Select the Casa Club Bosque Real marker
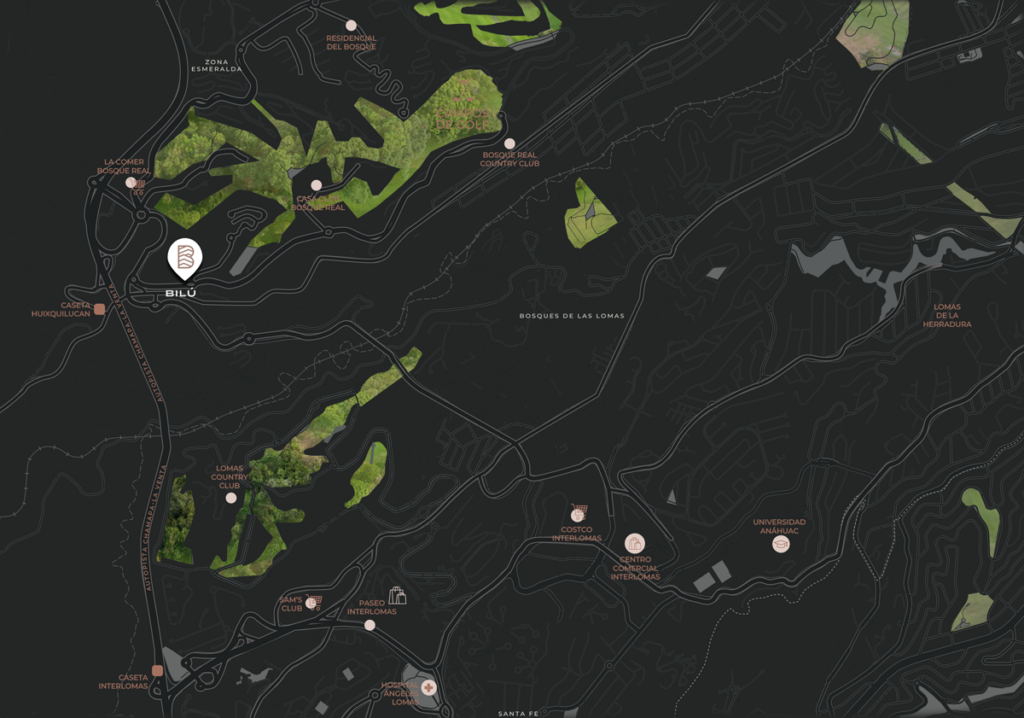Screen dimensions: 1024x718 (316, 185)
